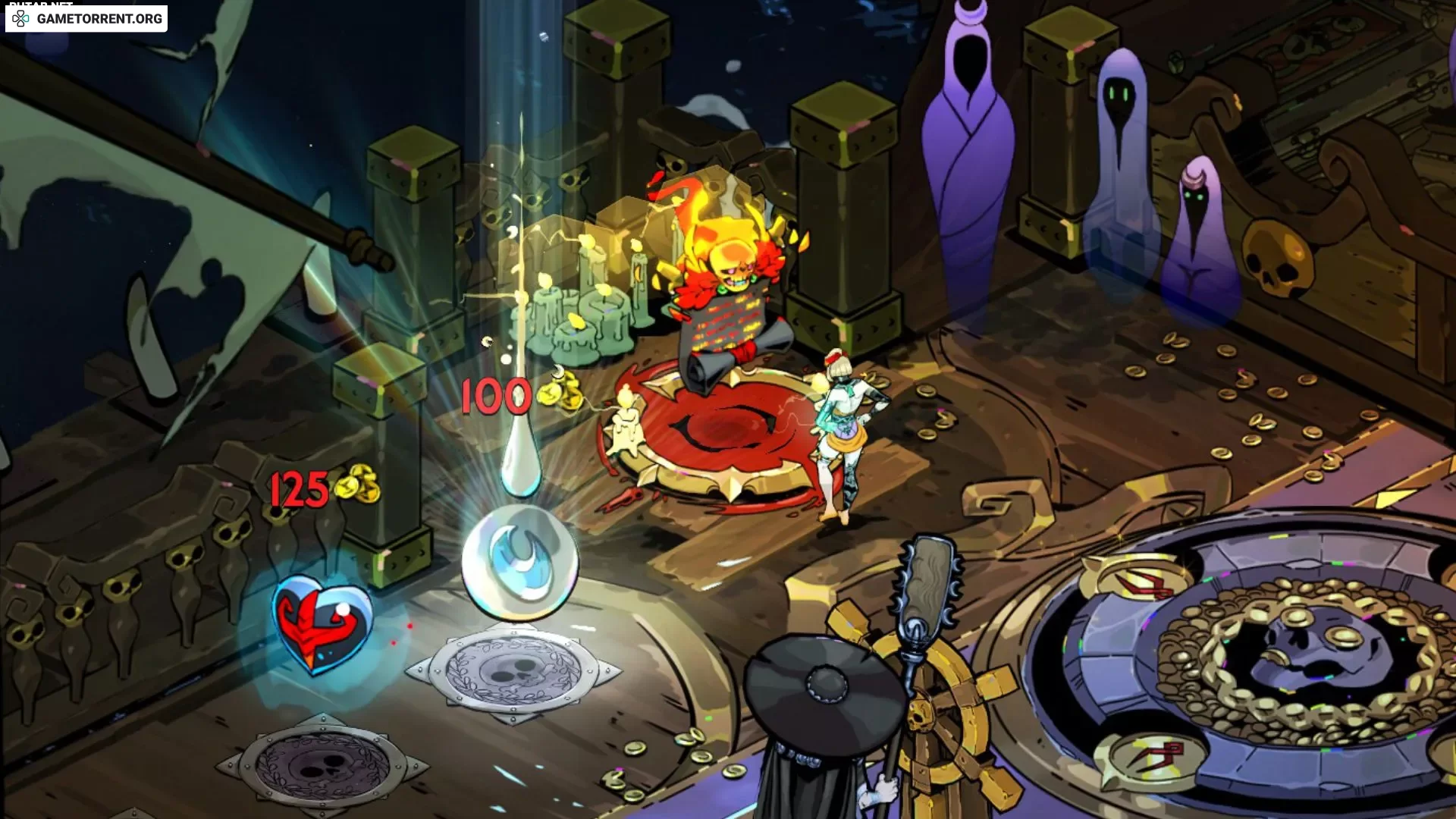Click the GAMETORRENT.ORG watermark logo
Screen dimensions: 1456x819
tap(86, 18)
